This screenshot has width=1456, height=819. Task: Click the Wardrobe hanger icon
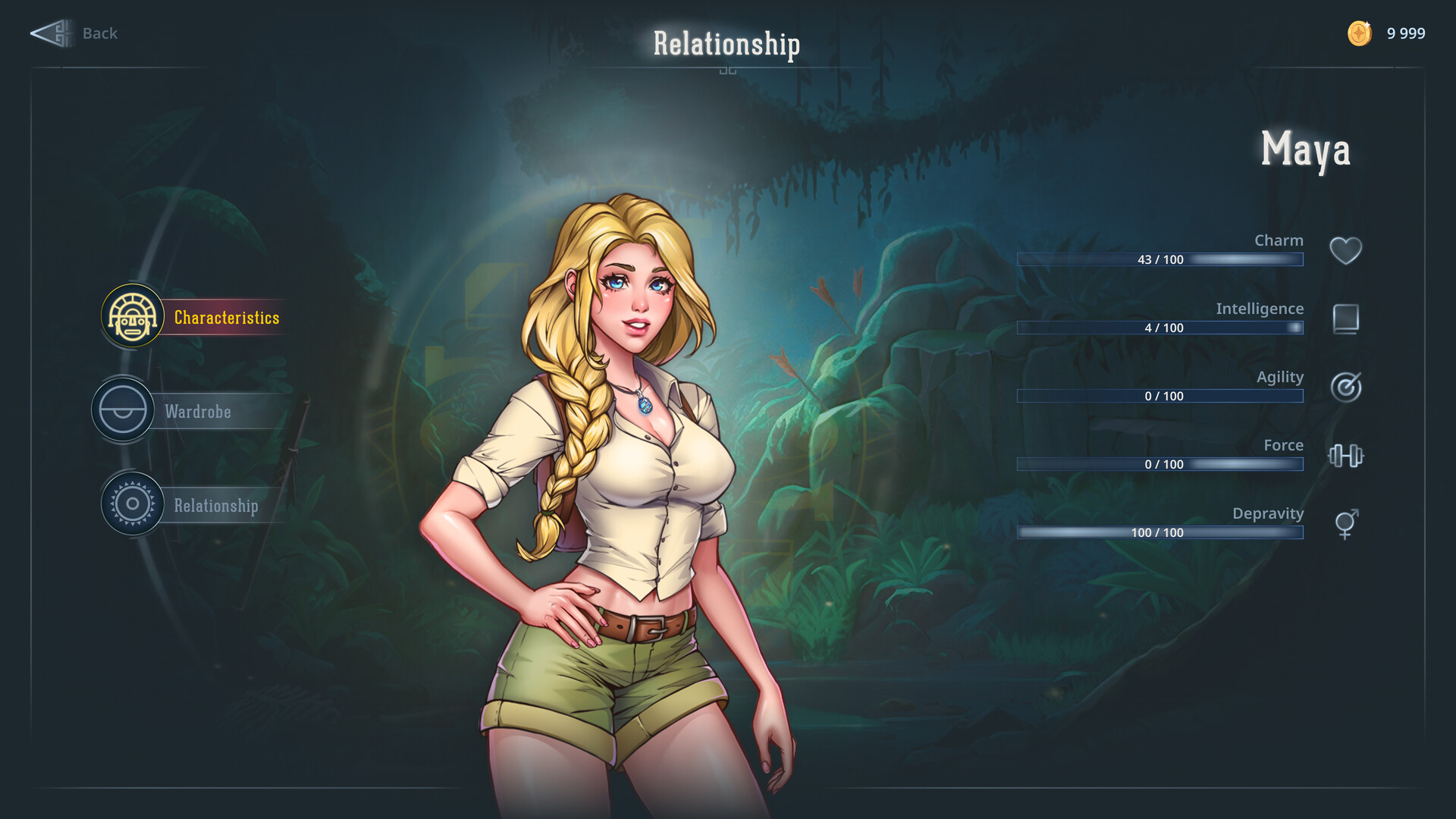point(124,410)
